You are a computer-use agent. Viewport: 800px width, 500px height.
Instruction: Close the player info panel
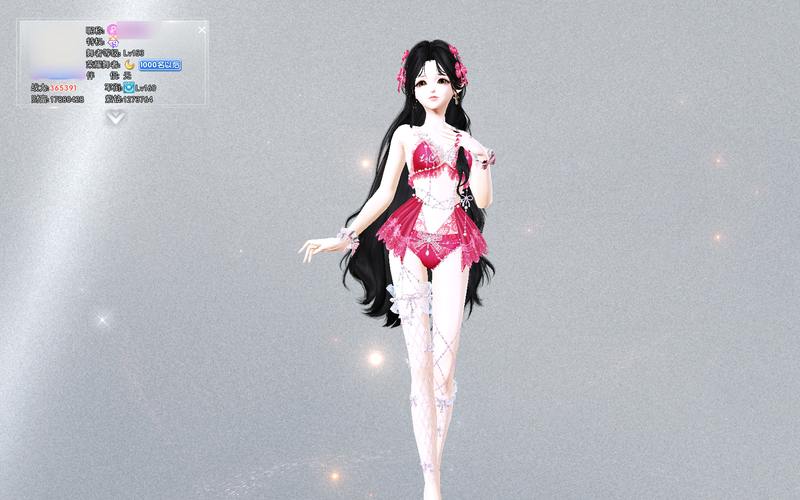click(201, 30)
